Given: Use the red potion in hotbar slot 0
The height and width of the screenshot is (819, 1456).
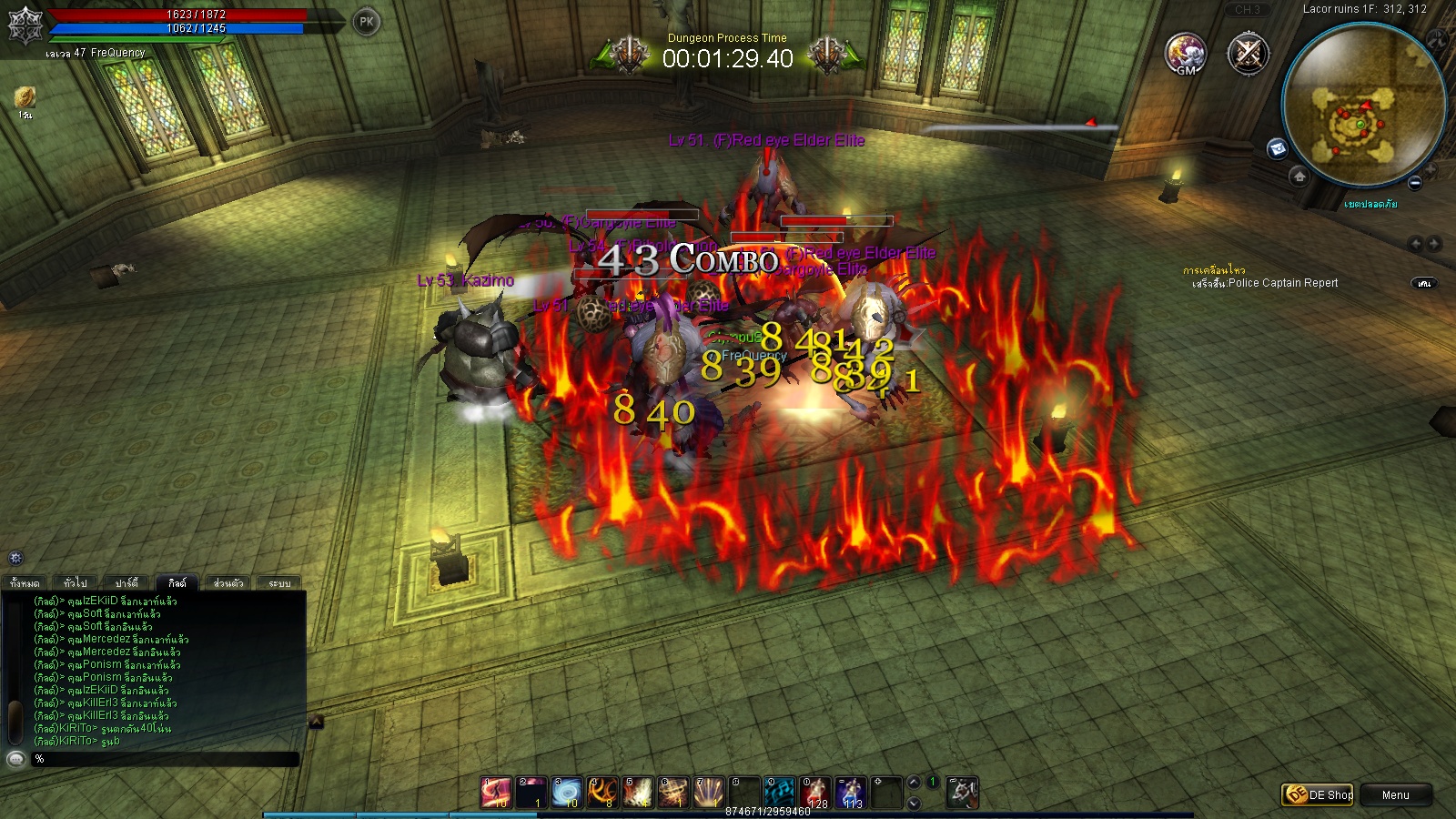Looking at the screenshot, I should point(815,793).
